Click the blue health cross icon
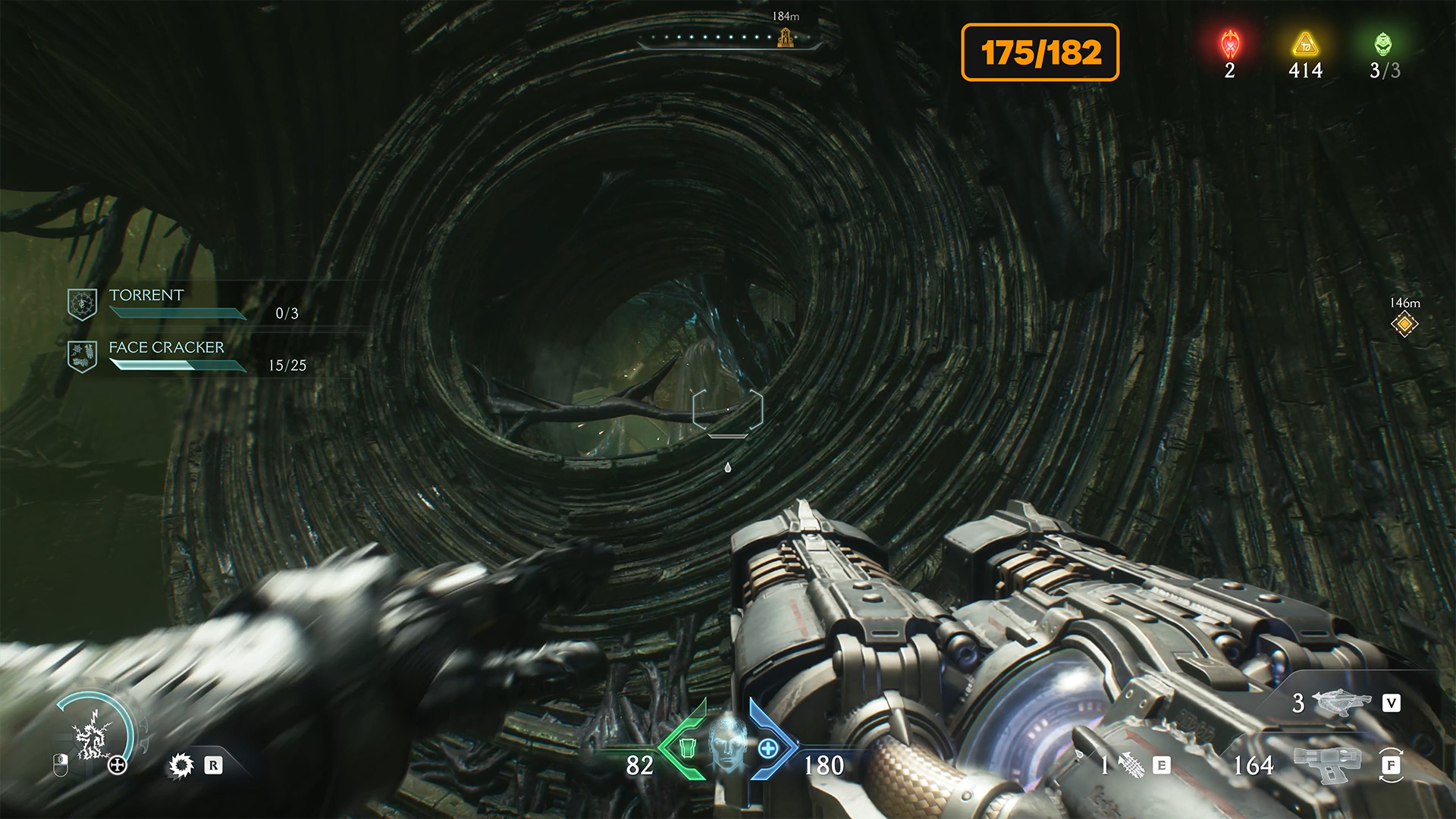 pyautogui.click(x=768, y=748)
